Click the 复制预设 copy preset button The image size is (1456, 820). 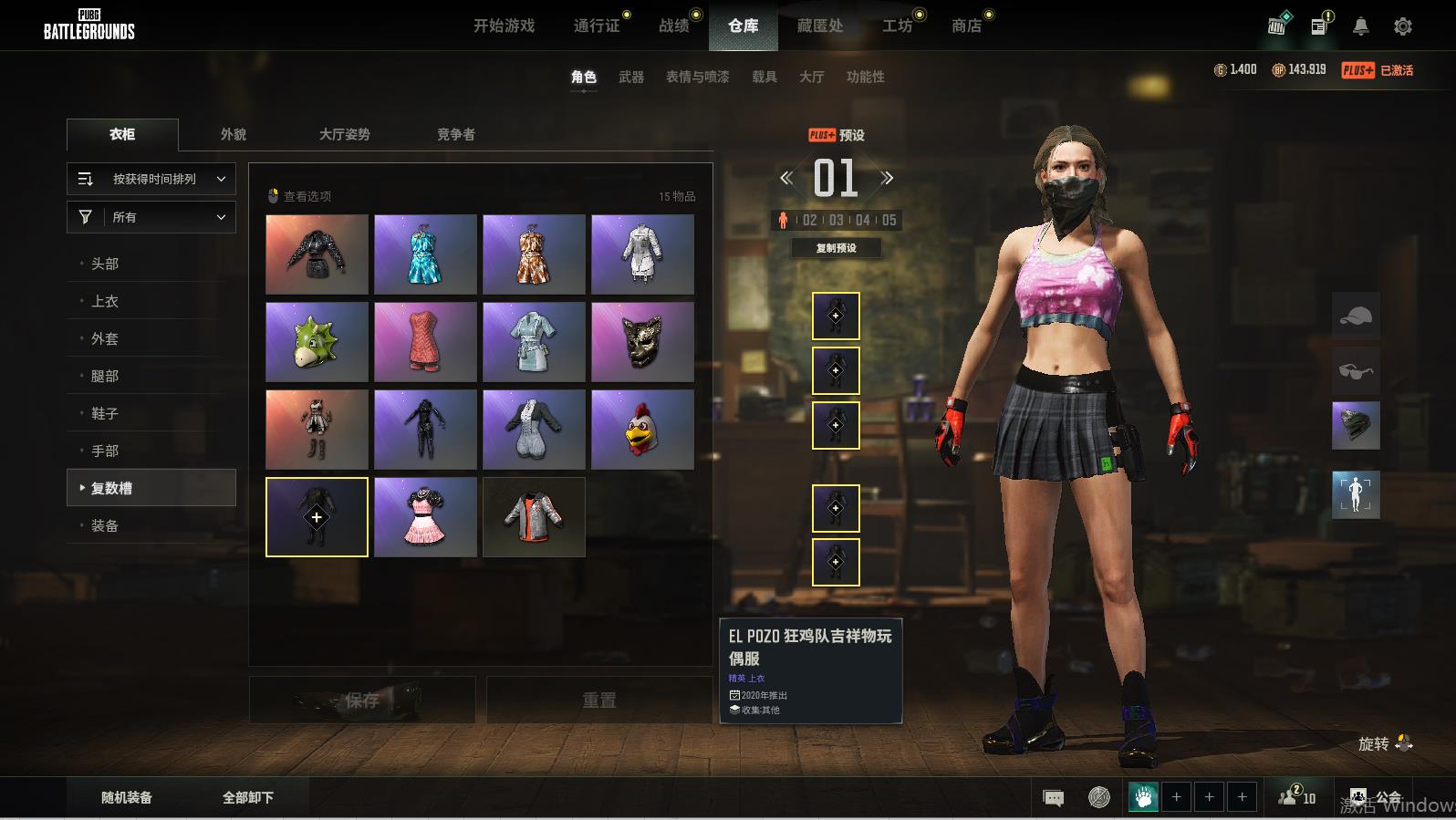(836, 248)
